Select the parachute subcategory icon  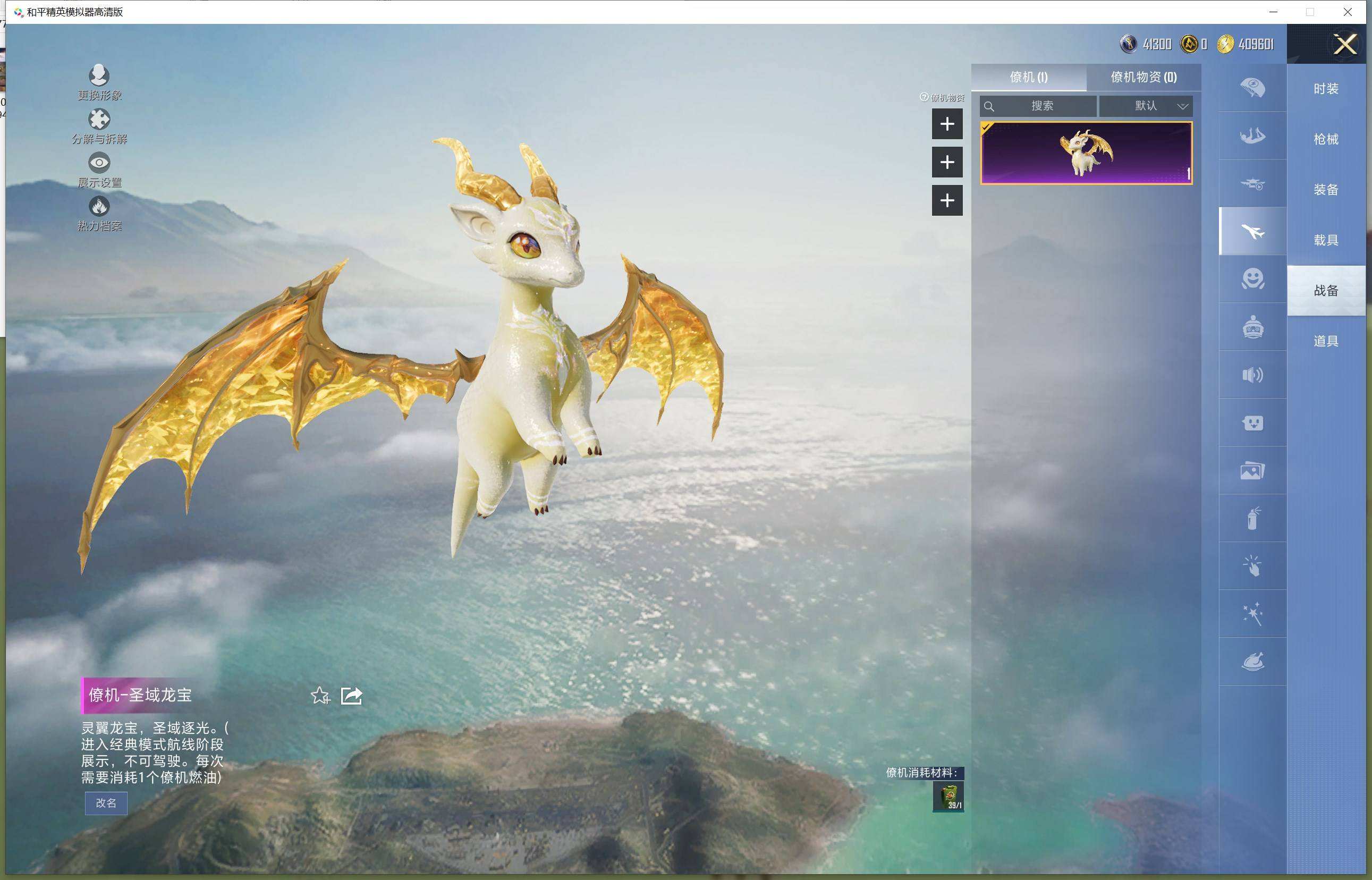pos(1252,88)
